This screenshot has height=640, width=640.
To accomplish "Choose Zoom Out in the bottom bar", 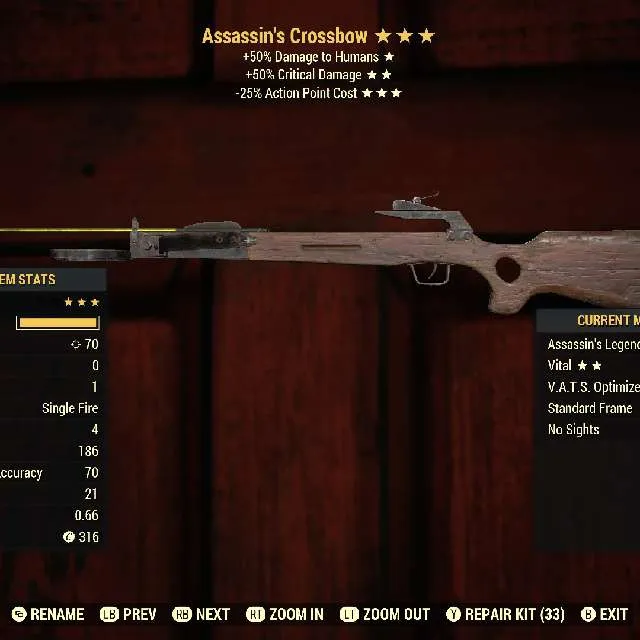I will (x=385, y=614).
